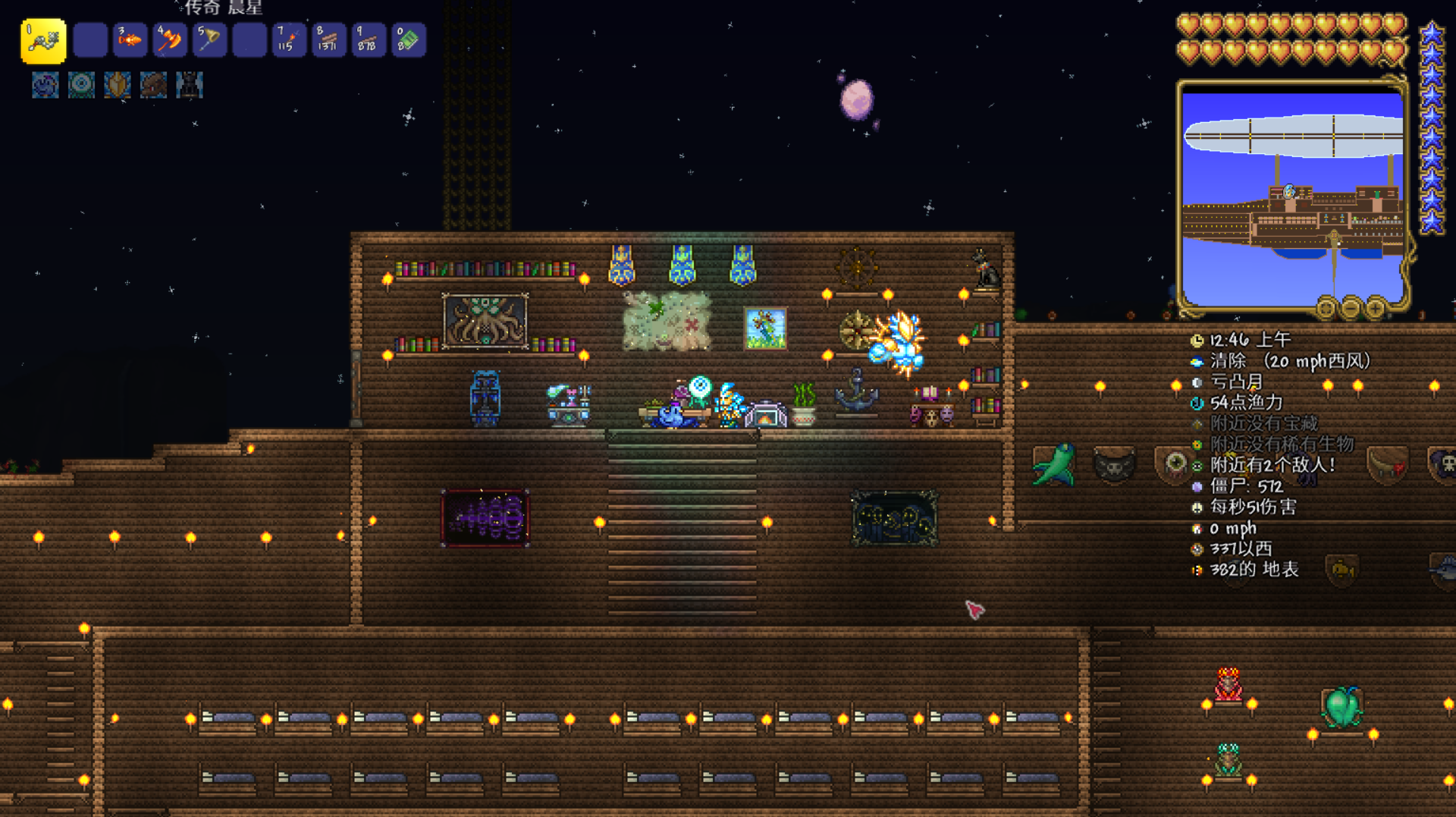Click the crystal ball Clairvoyance buff icon
This screenshot has height=817, width=1456.
pyautogui.click(x=81, y=85)
